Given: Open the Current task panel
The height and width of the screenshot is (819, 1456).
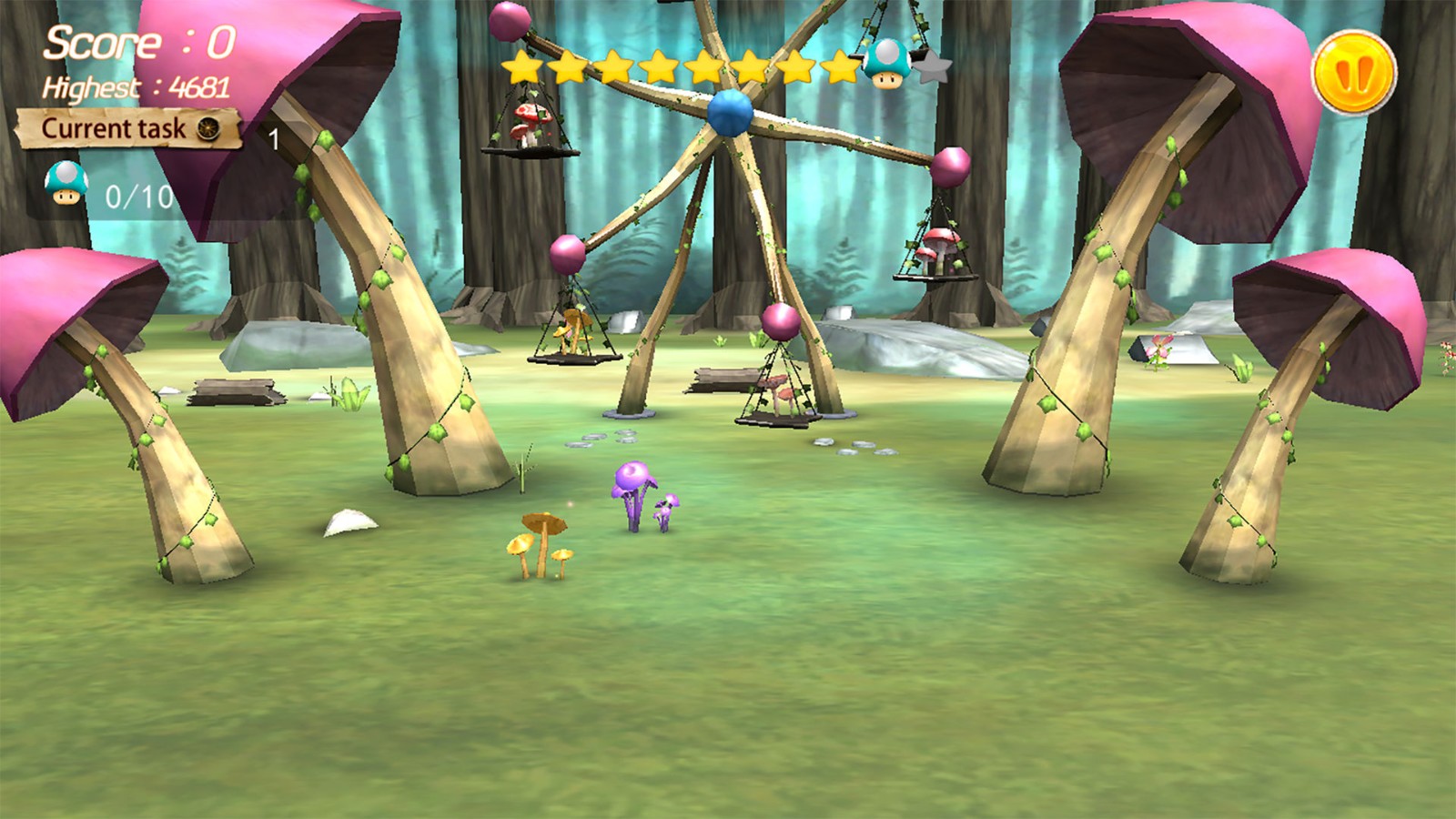Looking at the screenshot, I should (x=127, y=129).
